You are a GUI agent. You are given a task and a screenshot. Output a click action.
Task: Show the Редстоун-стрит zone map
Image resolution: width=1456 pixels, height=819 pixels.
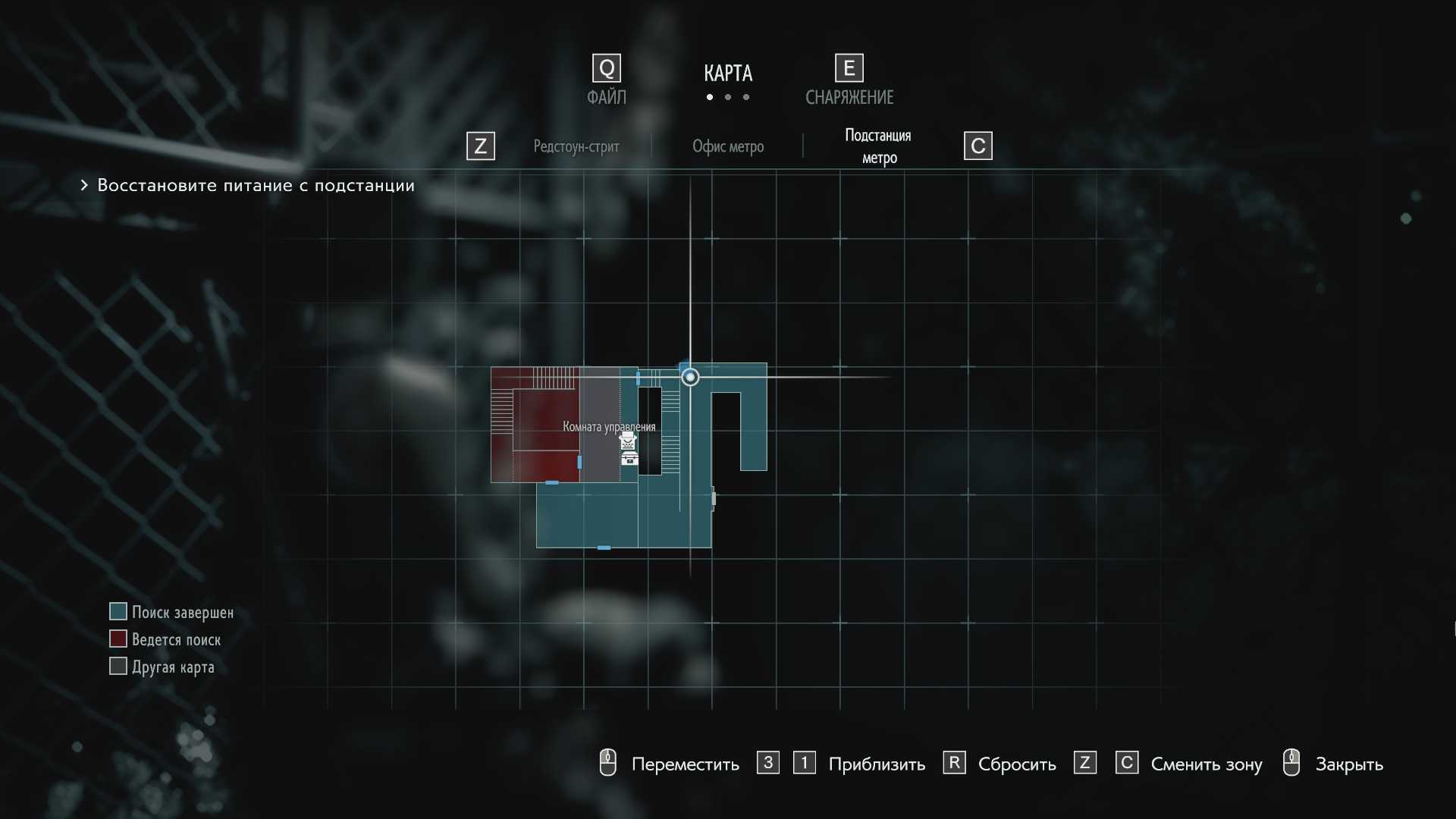pyautogui.click(x=576, y=146)
